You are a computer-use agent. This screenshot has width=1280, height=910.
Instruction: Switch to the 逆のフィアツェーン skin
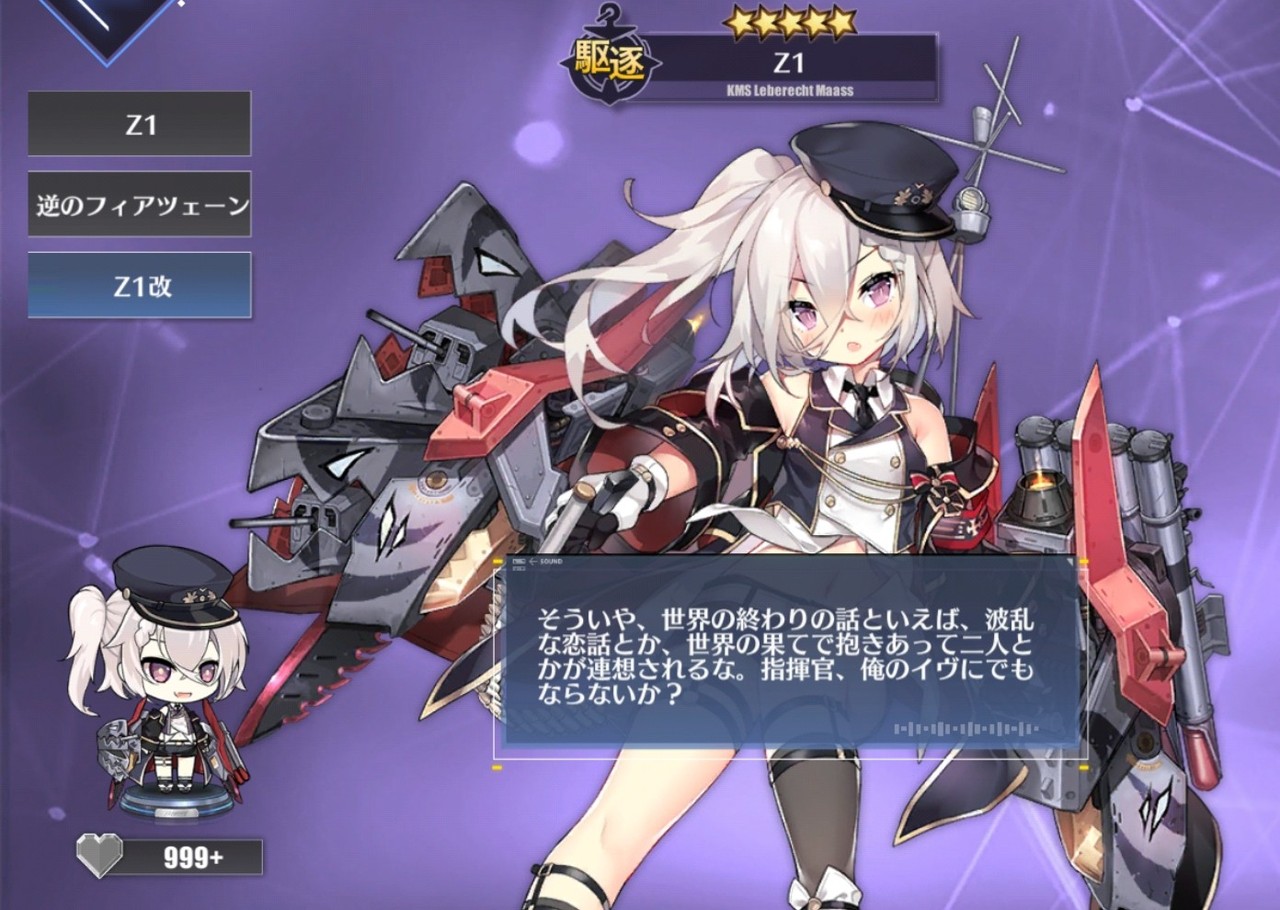[140, 203]
